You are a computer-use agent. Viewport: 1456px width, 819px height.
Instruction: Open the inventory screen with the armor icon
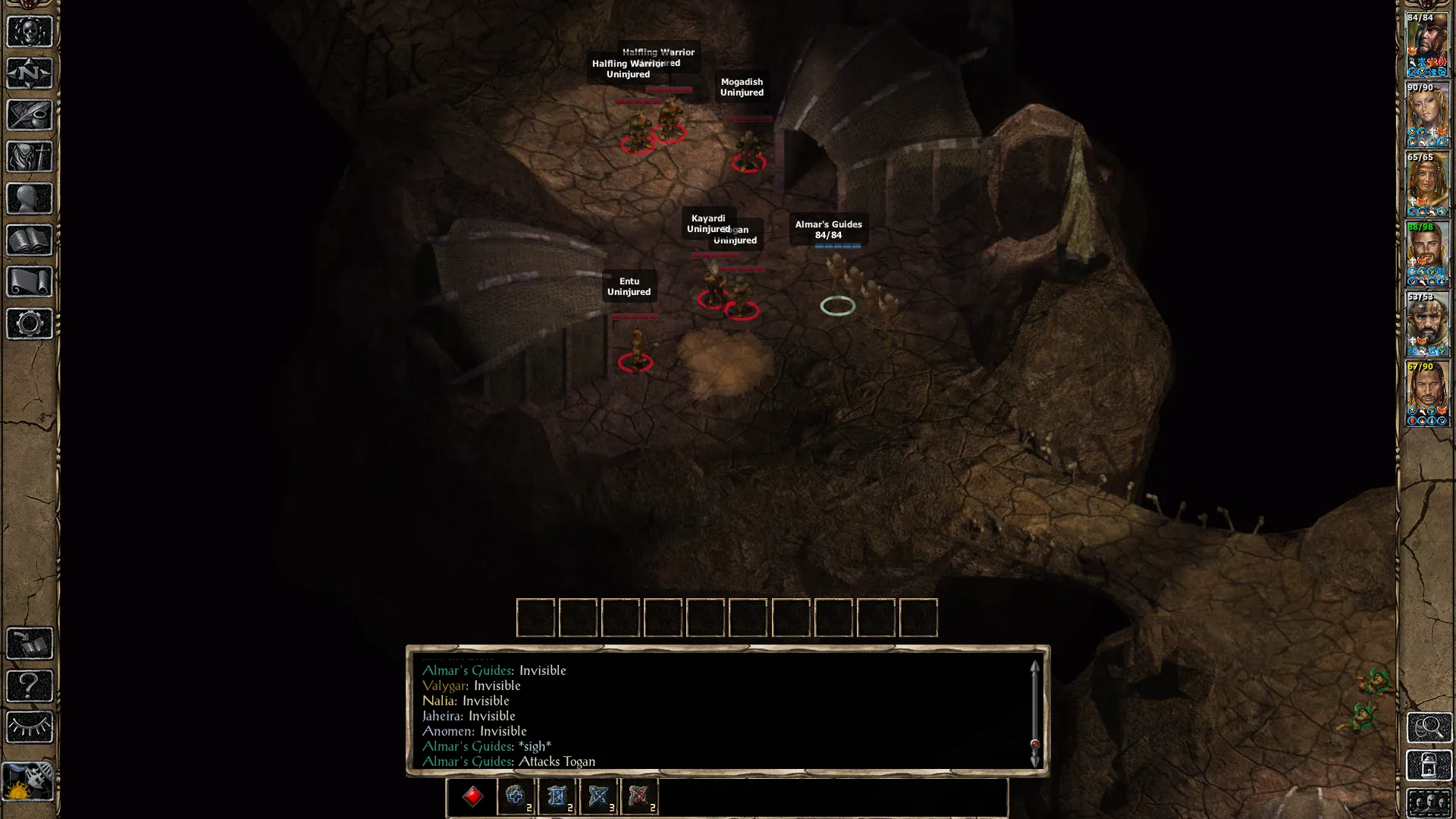[30, 157]
